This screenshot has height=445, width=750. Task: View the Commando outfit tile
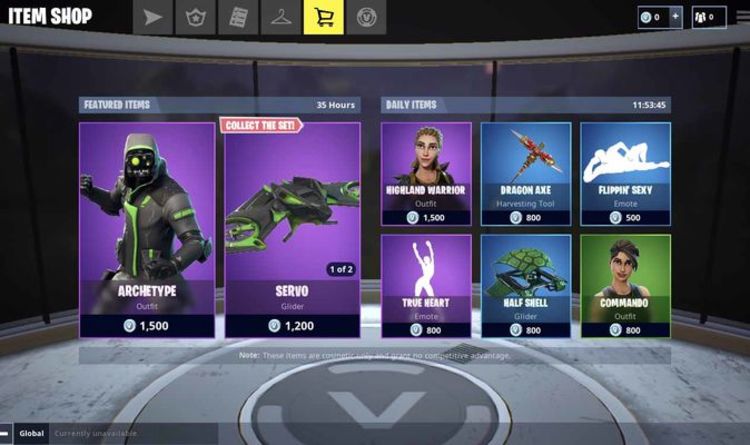coord(625,286)
